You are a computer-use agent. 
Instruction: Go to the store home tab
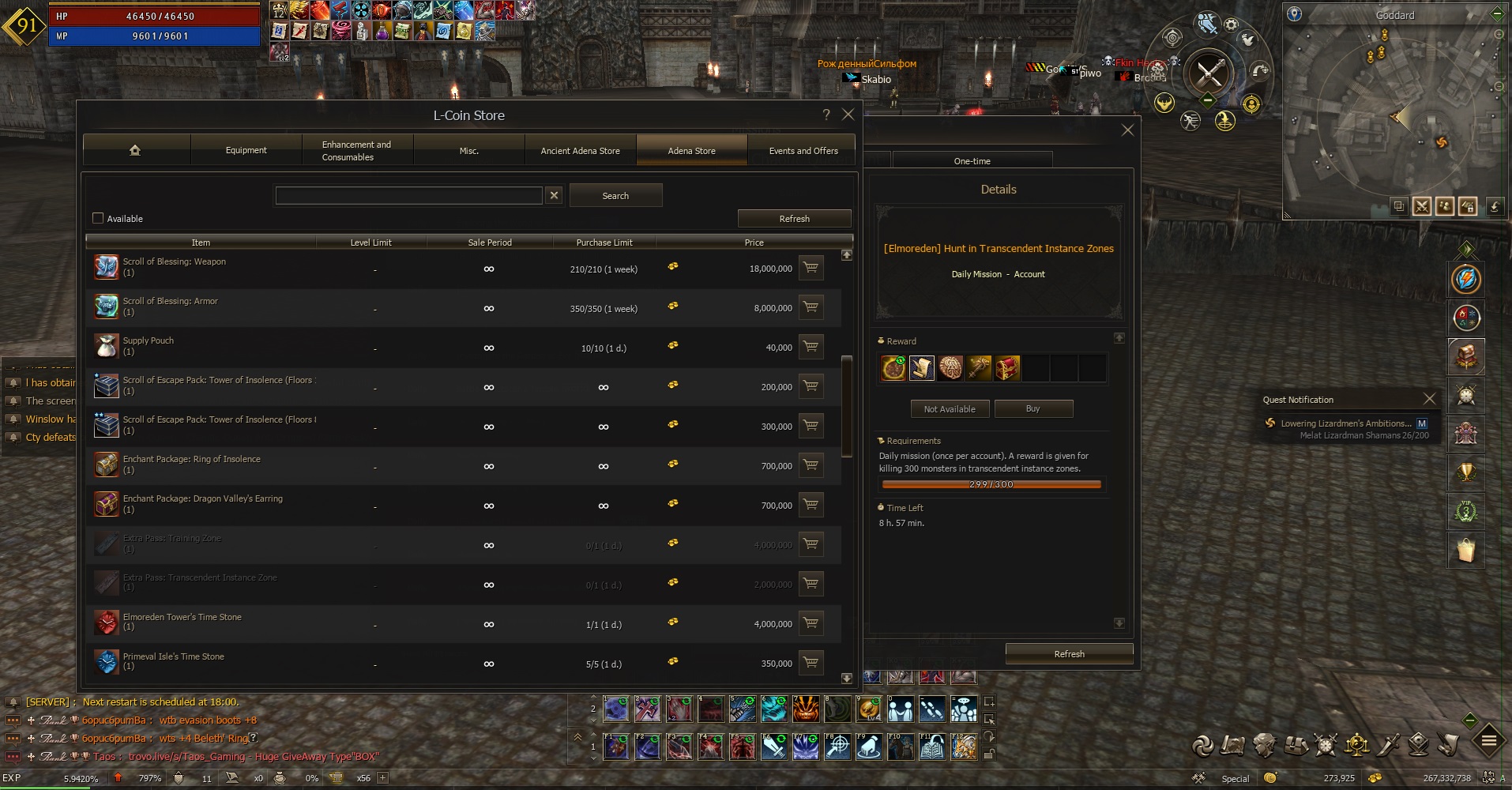[x=135, y=150]
